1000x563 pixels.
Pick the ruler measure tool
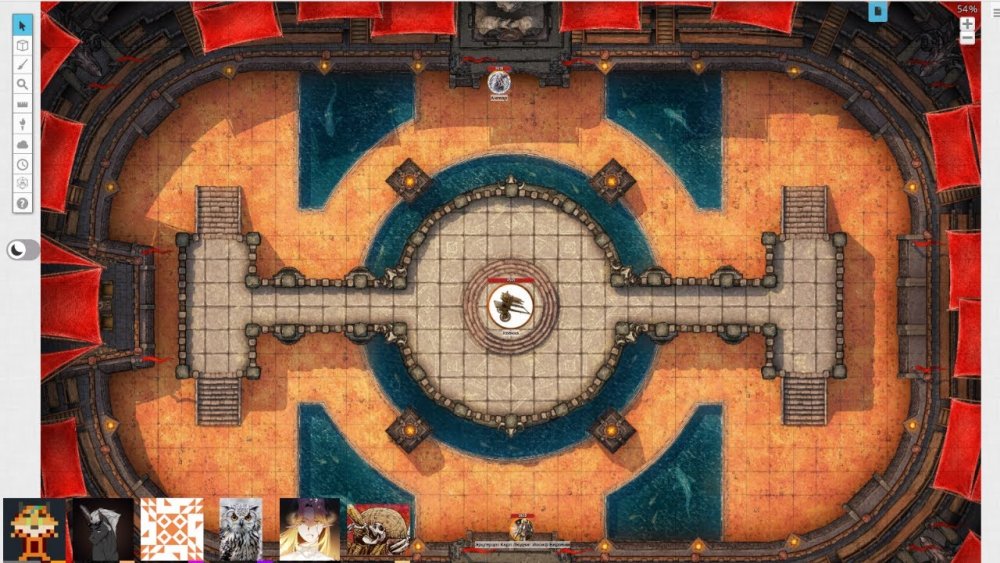23,105
